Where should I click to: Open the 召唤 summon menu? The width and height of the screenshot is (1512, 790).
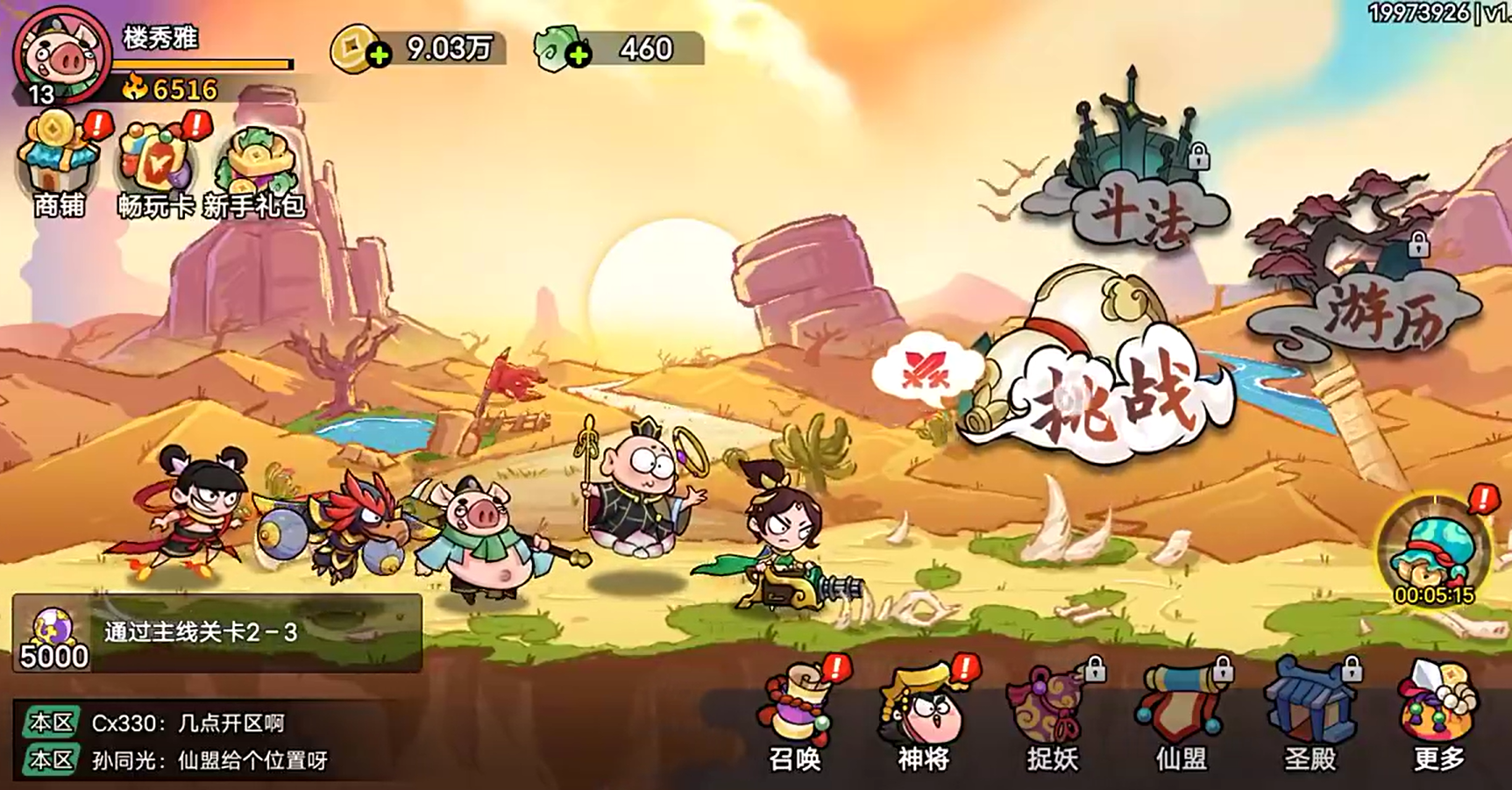(796, 719)
